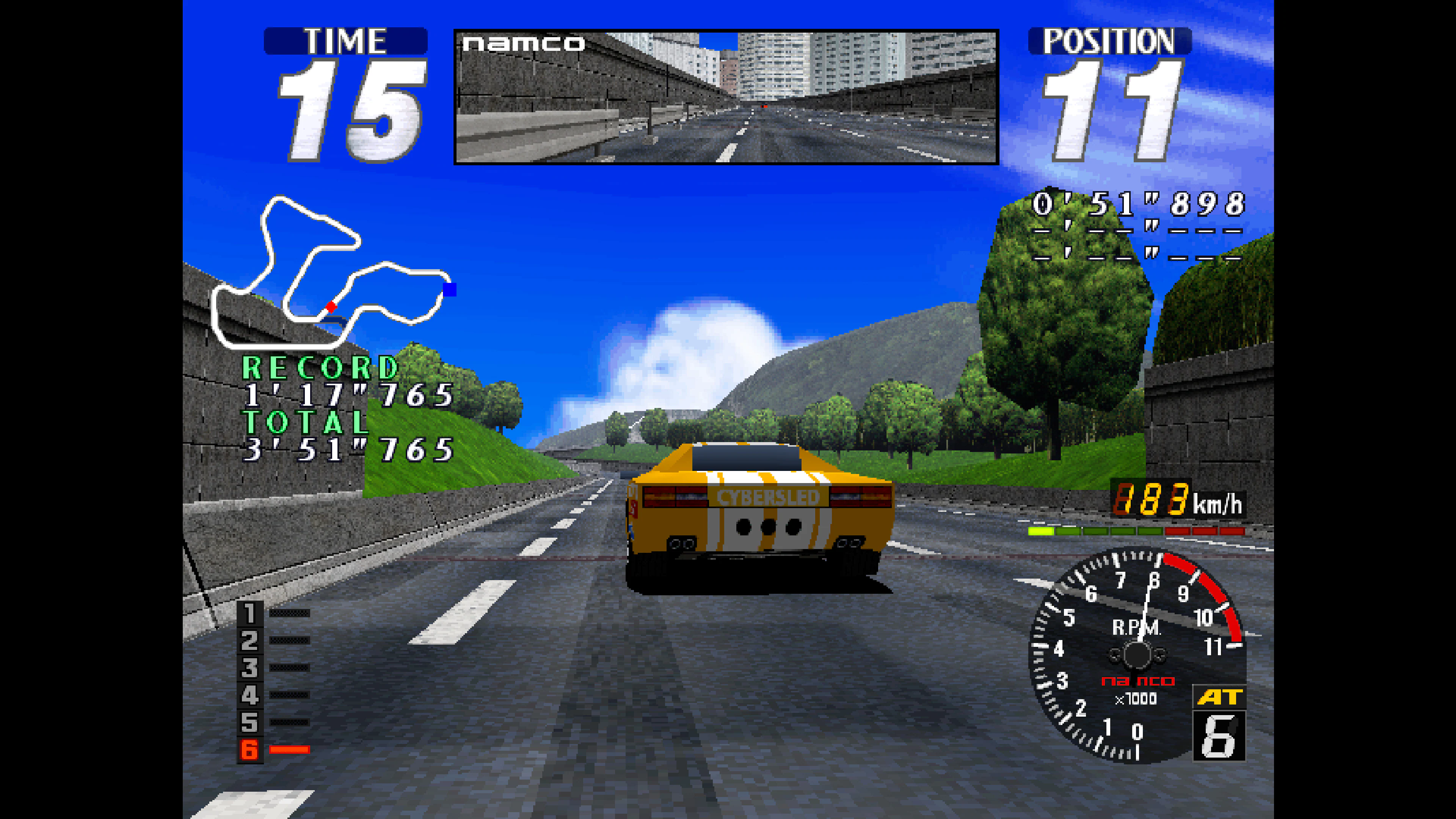Select the RECORD label in green text
This screenshot has height=819, width=1456.
pyautogui.click(x=319, y=366)
